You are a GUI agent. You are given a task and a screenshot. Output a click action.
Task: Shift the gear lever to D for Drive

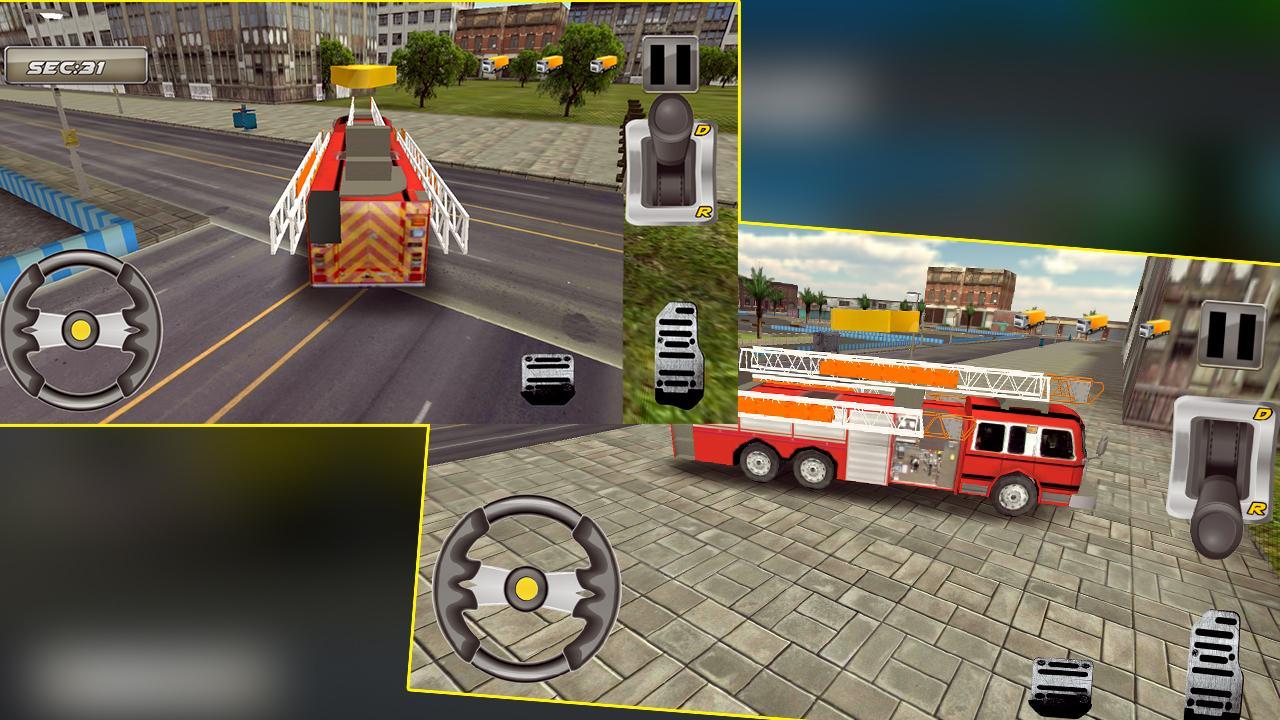[x=704, y=131]
